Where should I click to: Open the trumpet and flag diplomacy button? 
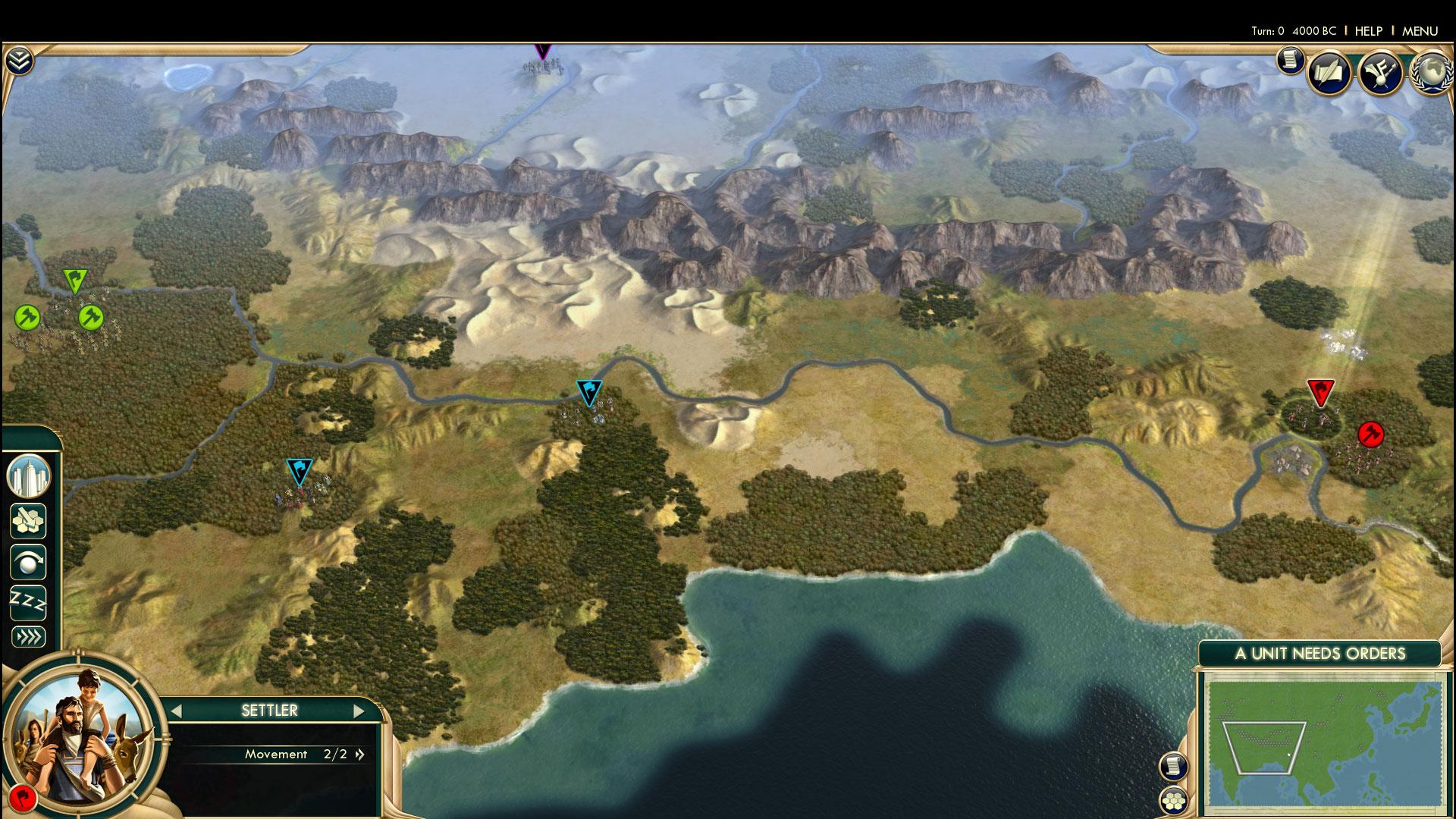(1380, 73)
